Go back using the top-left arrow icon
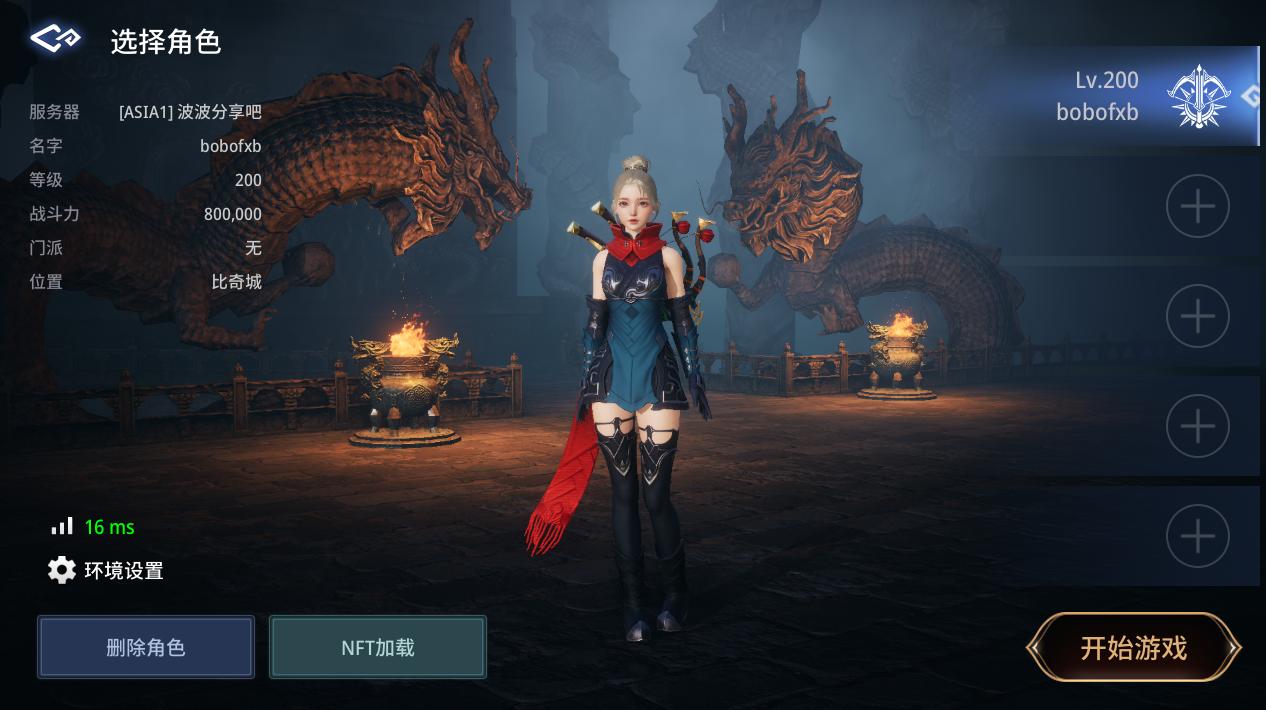The image size is (1266, 710). coord(55,39)
